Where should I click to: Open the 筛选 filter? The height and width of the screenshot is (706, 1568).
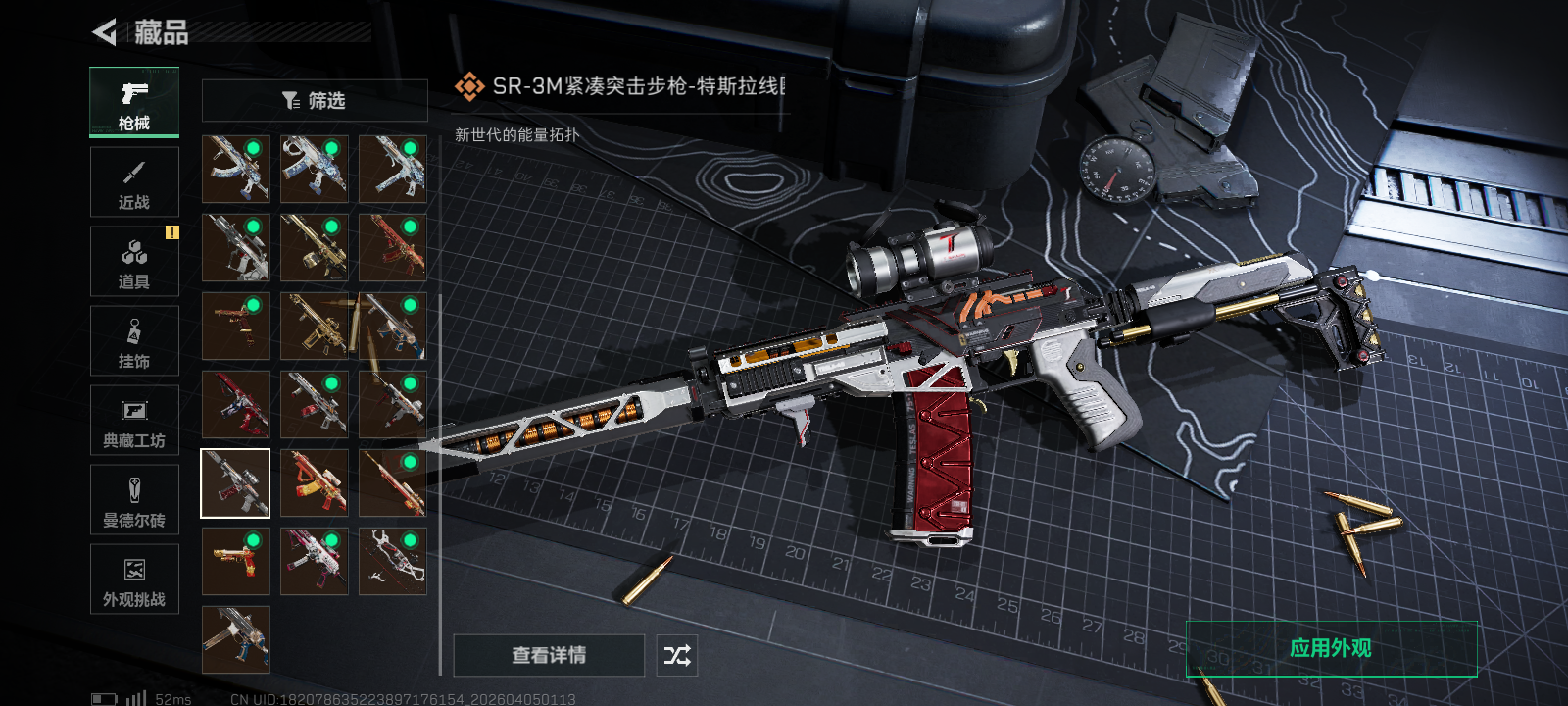(x=315, y=100)
